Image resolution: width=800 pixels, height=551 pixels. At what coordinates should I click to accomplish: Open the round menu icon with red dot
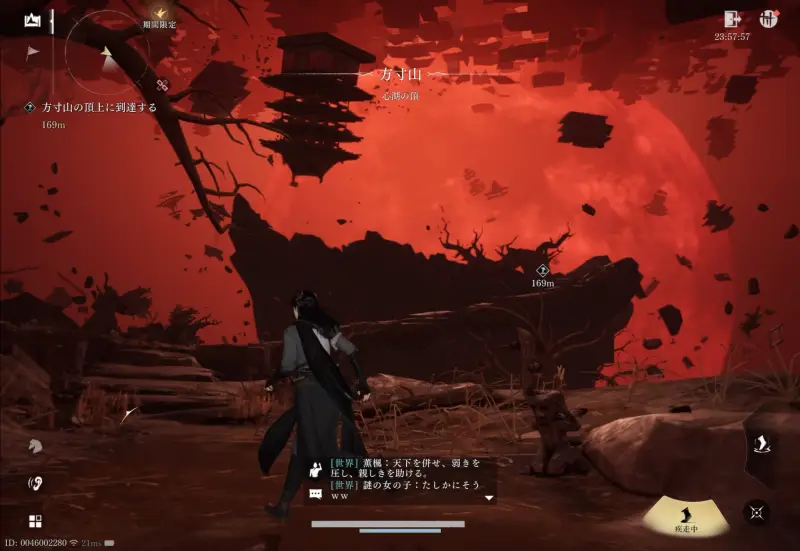coord(769,19)
